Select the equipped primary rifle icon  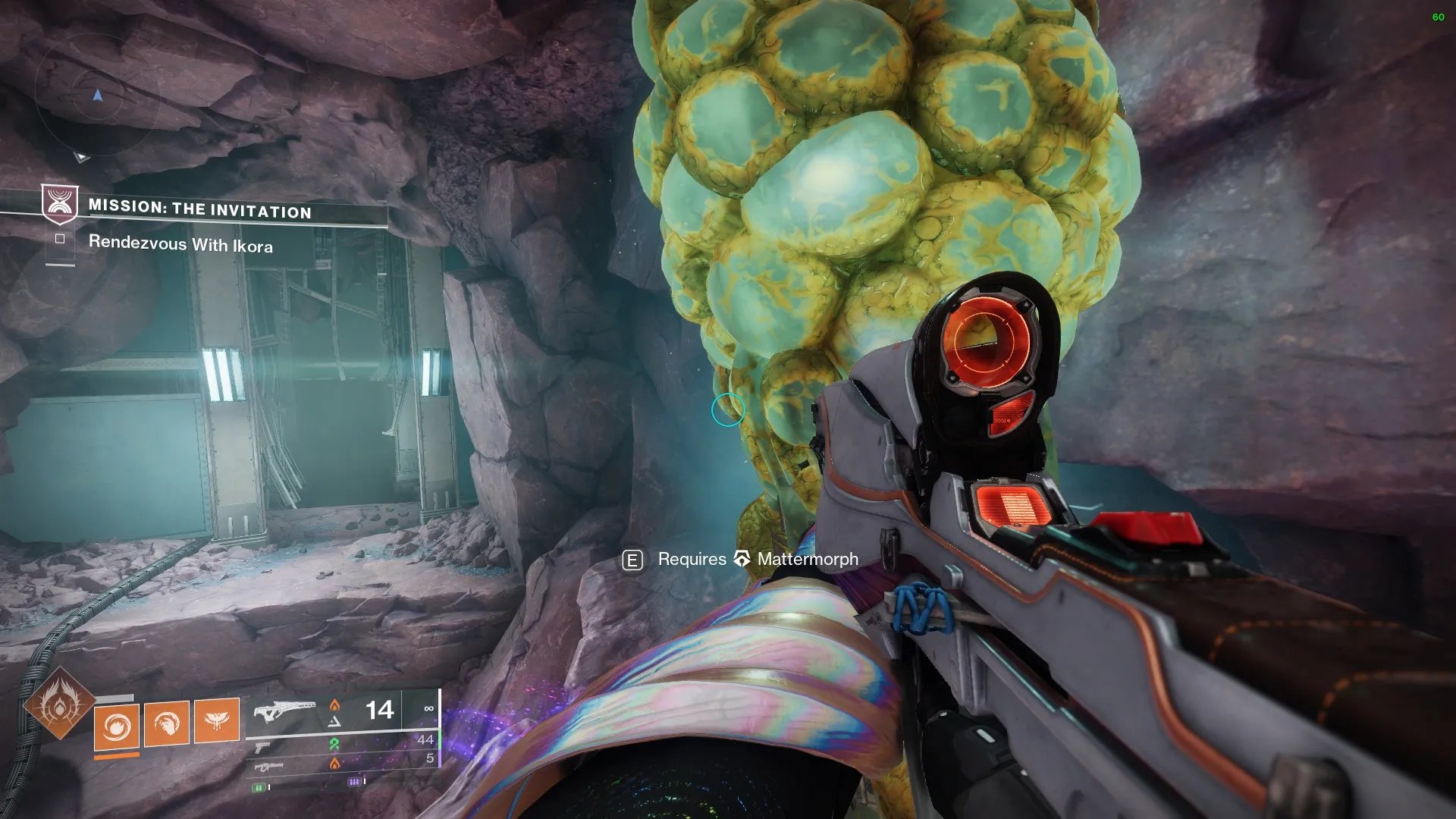tap(284, 712)
